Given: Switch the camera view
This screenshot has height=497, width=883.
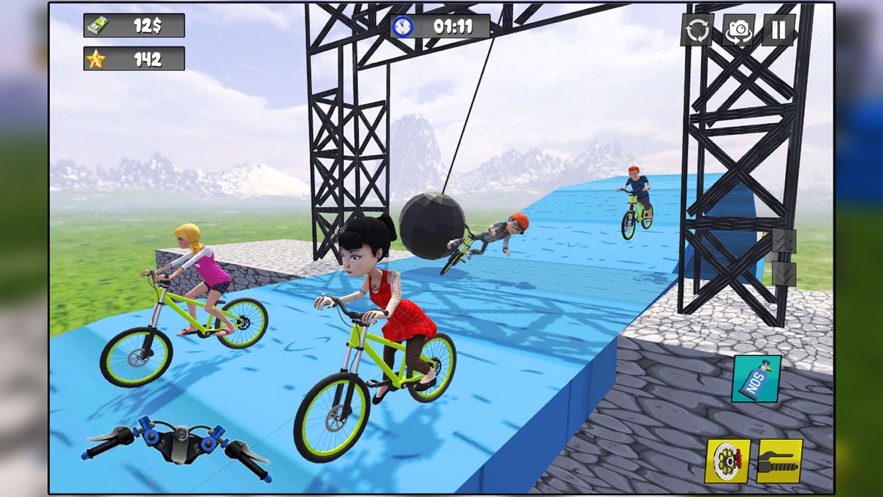Looking at the screenshot, I should tap(739, 30).
